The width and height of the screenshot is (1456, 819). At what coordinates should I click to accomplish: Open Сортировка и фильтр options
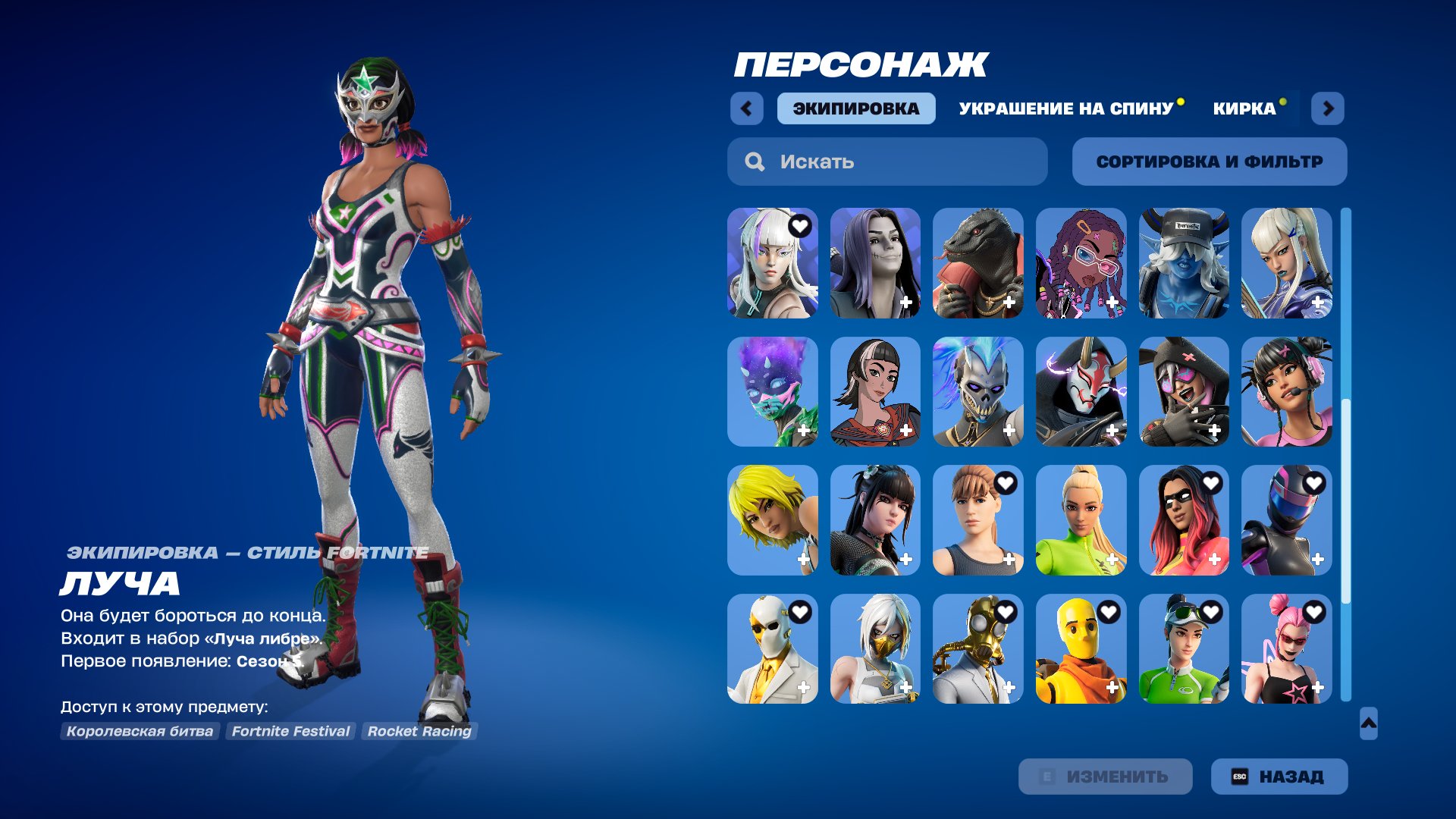click(x=1209, y=162)
